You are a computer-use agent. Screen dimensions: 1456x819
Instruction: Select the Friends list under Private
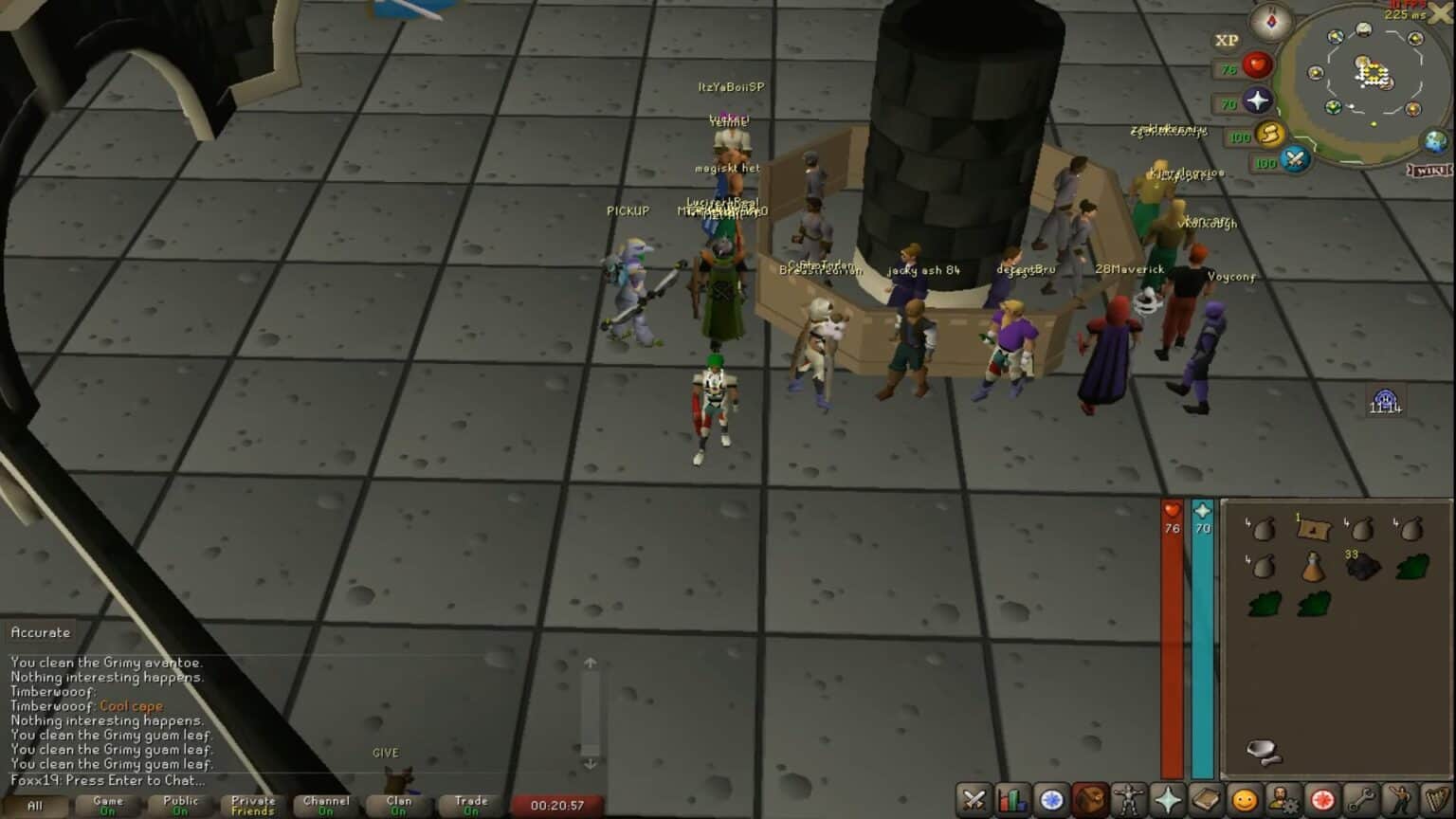coord(254,806)
